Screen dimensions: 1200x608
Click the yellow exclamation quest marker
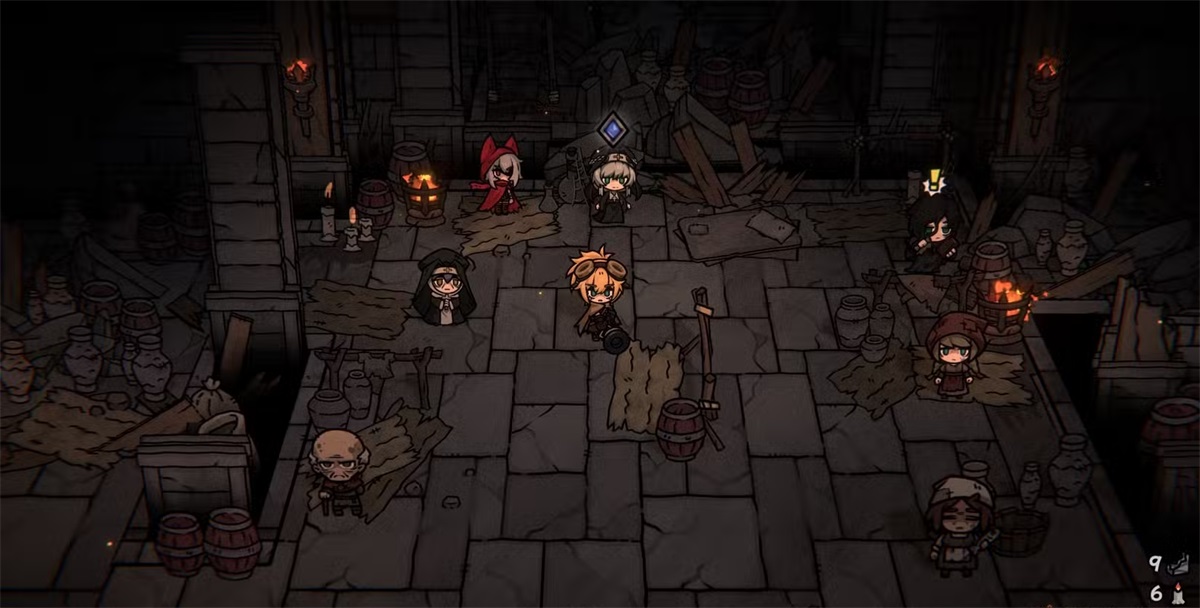coord(935,181)
